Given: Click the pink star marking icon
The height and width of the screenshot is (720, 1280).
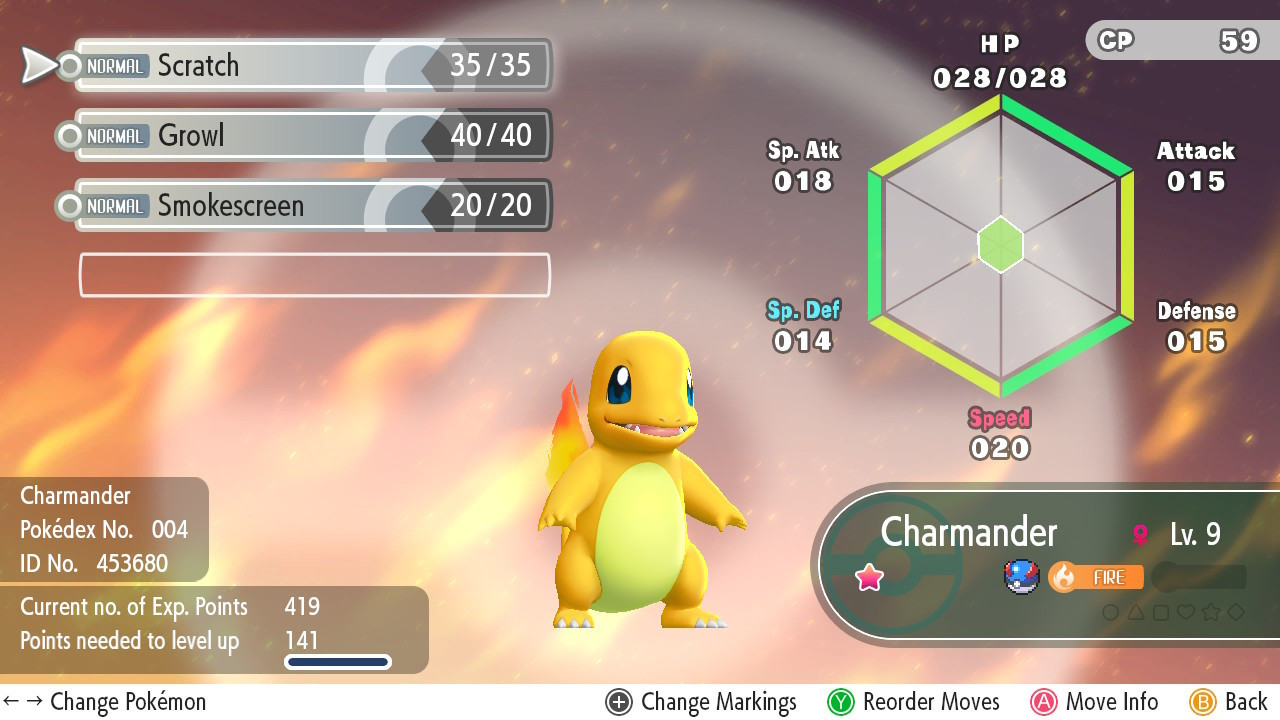Looking at the screenshot, I should click(869, 577).
